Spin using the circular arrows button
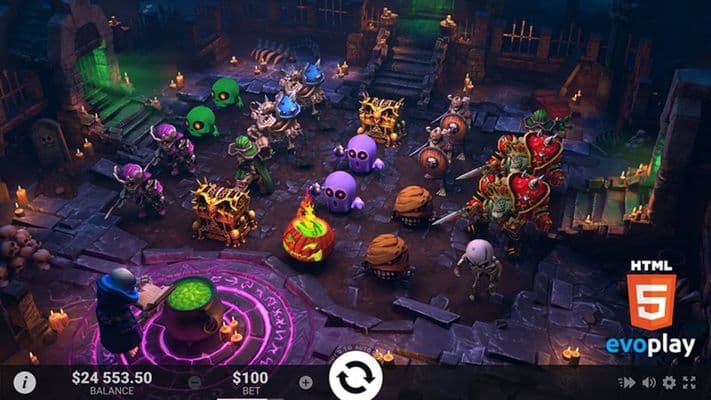The height and width of the screenshot is (400, 711). [x=355, y=378]
